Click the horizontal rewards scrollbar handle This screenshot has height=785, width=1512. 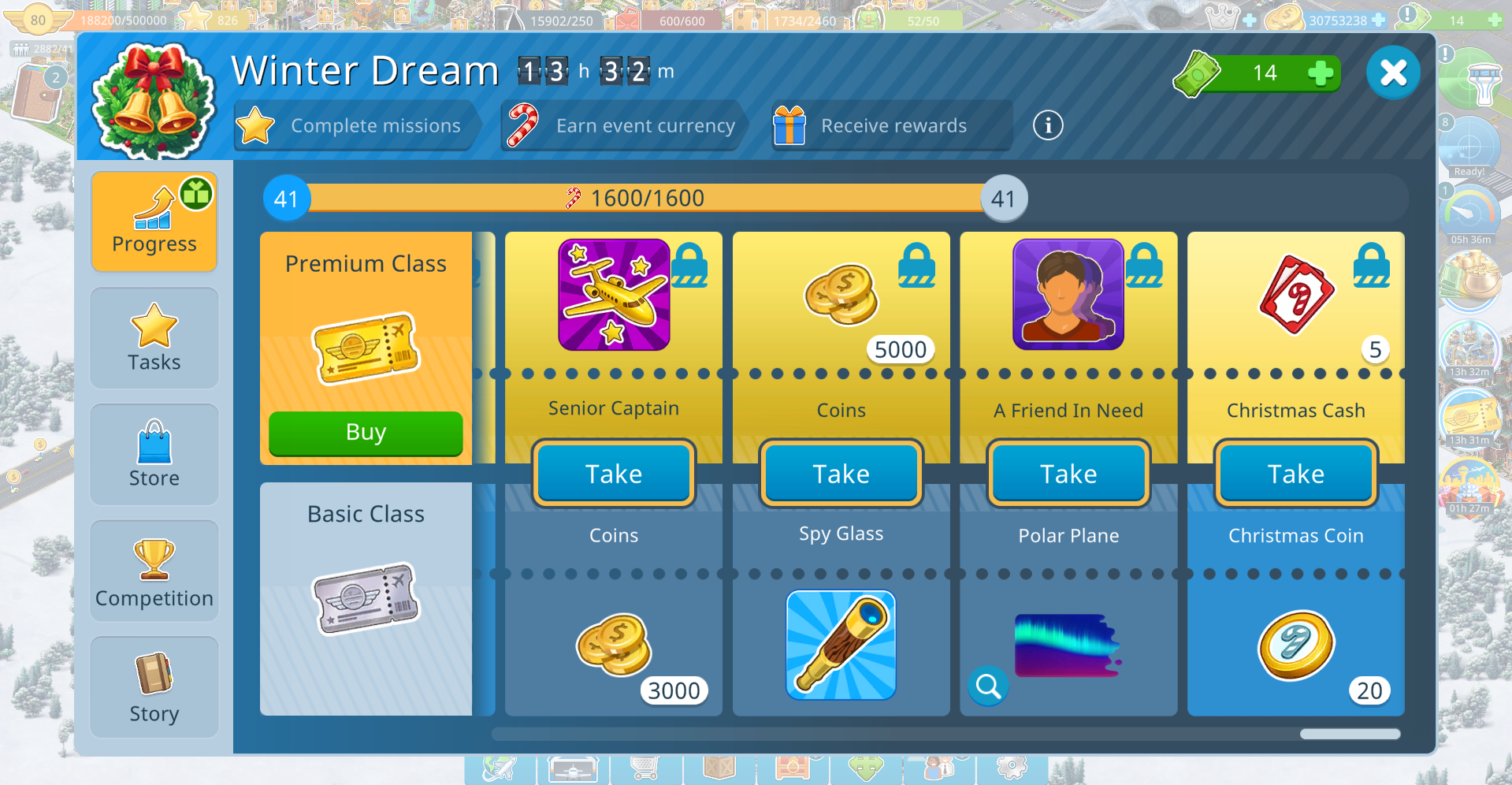pyautogui.click(x=1350, y=734)
